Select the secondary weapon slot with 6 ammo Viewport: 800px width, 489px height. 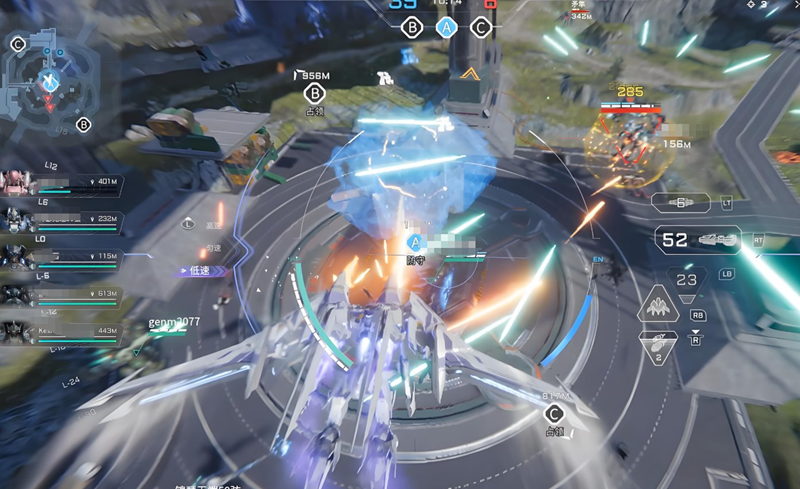(683, 203)
